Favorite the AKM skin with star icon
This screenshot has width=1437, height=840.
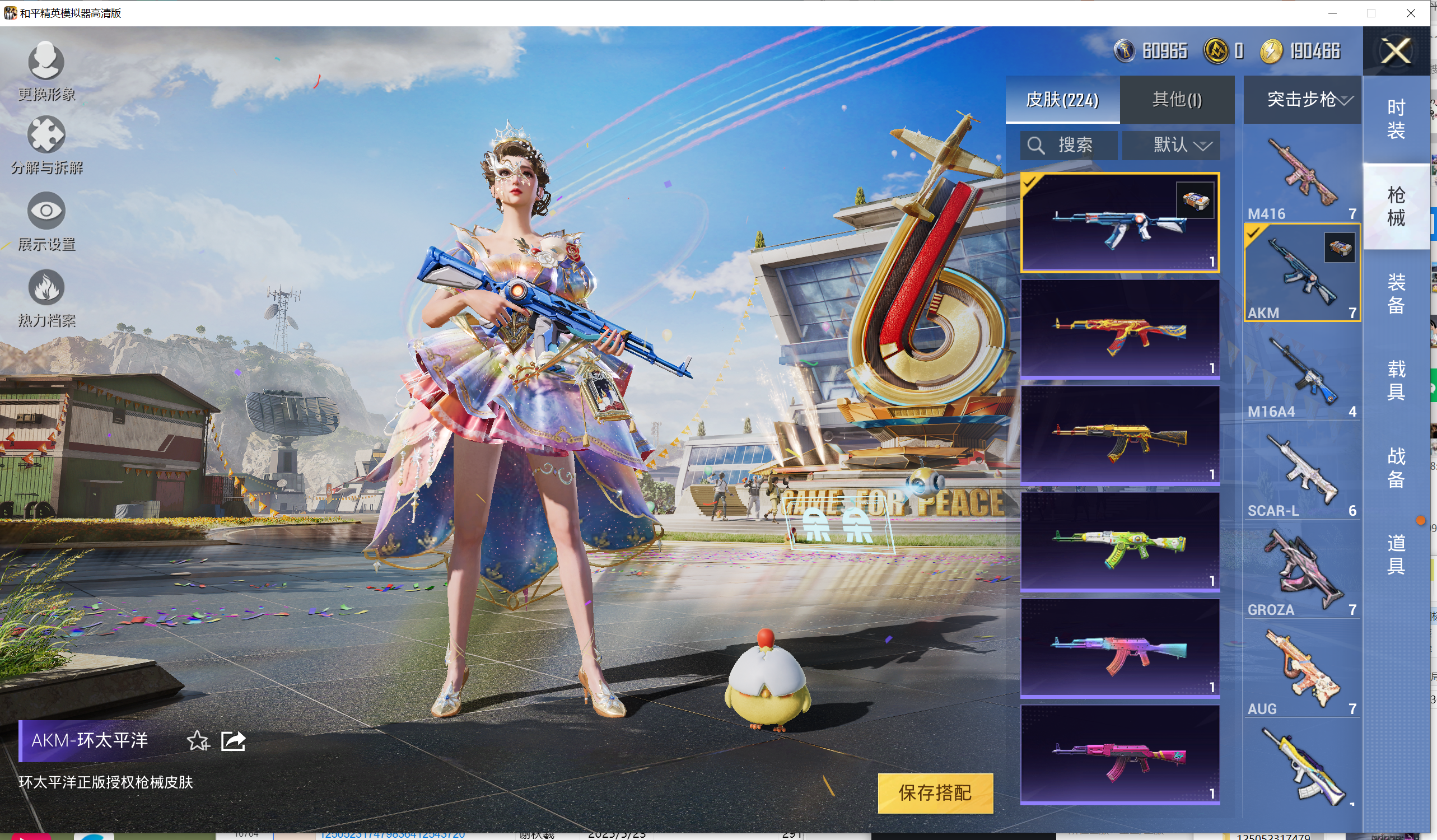tap(198, 741)
